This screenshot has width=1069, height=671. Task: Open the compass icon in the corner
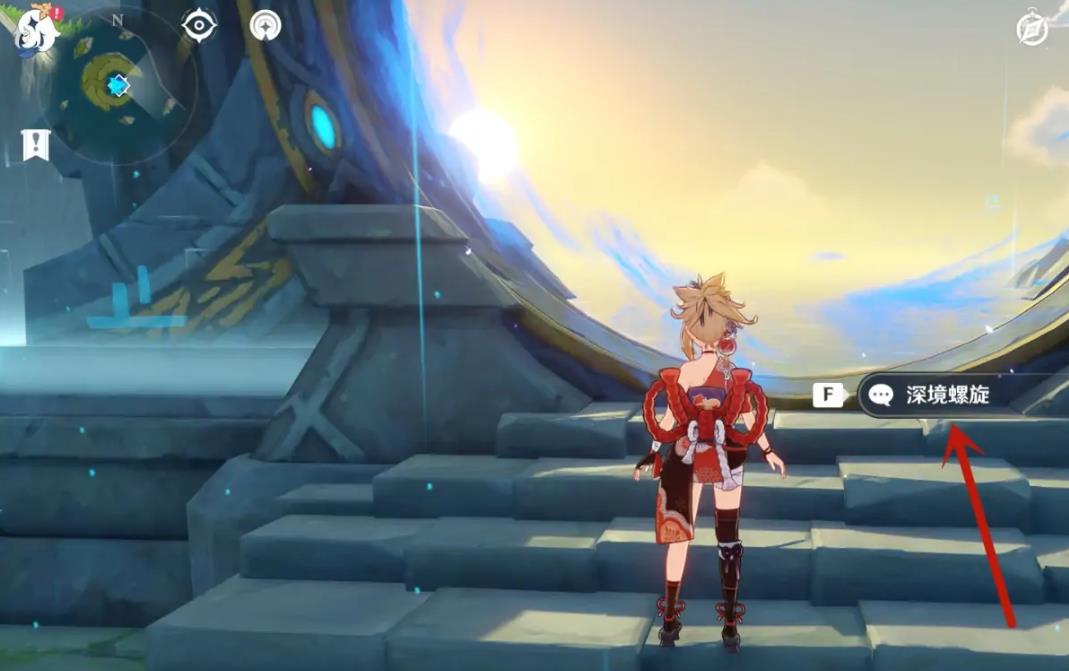point(1032,29)
